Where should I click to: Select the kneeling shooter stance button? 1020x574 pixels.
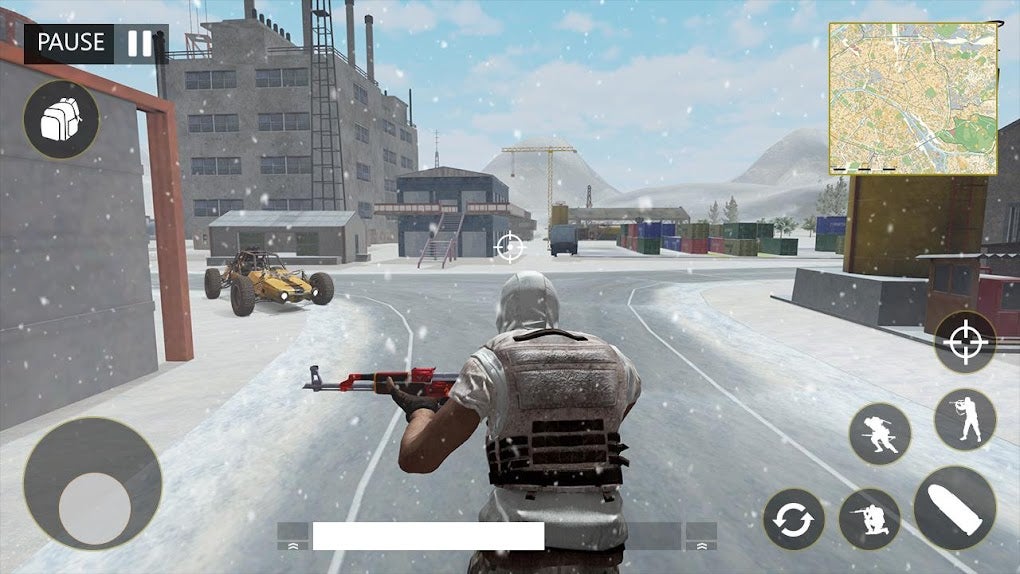pos(869,519)
